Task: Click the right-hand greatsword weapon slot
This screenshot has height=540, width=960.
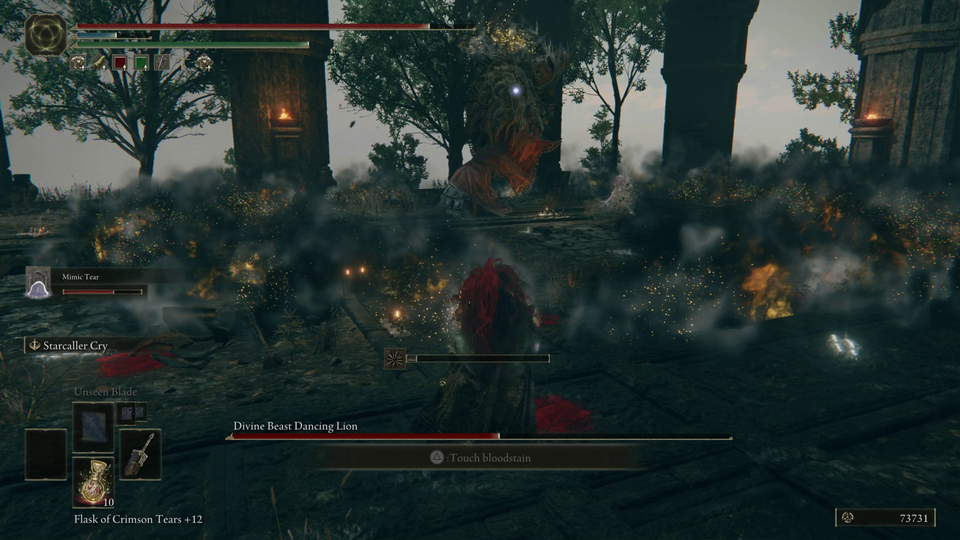Action: coord(139,453)
